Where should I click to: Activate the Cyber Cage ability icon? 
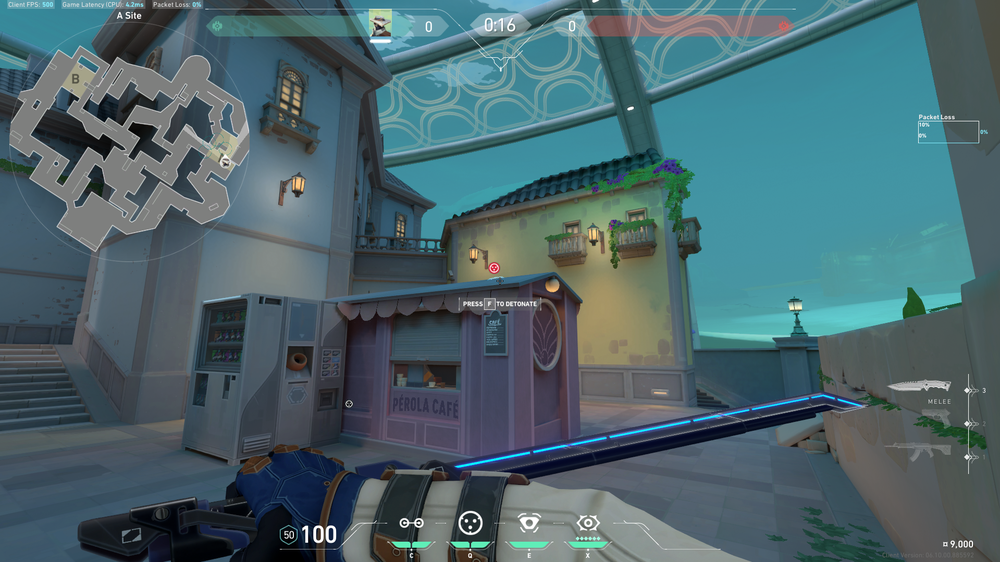pyautogui.click(x=470, y=522)
